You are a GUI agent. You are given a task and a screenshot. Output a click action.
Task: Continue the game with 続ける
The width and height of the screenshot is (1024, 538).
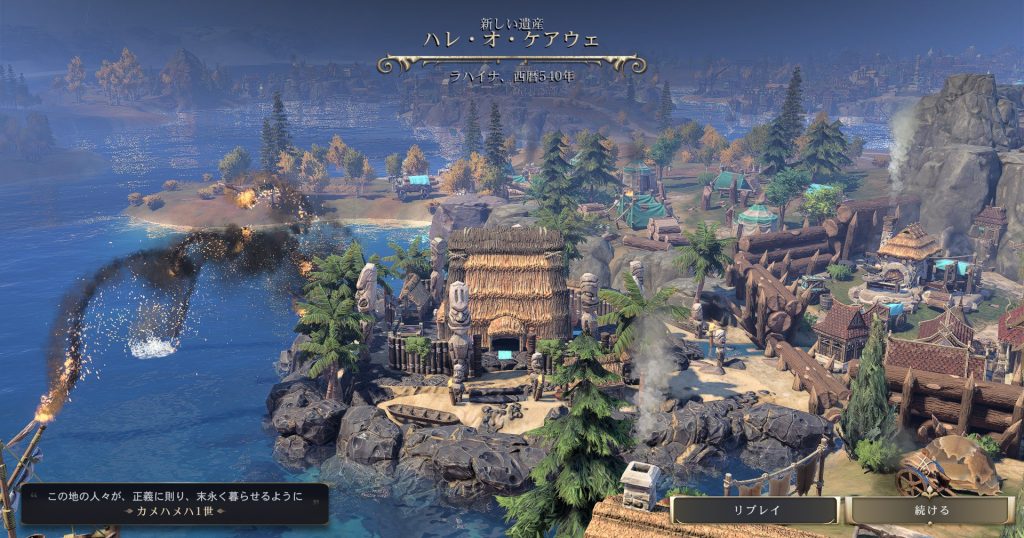click(931, 510)
